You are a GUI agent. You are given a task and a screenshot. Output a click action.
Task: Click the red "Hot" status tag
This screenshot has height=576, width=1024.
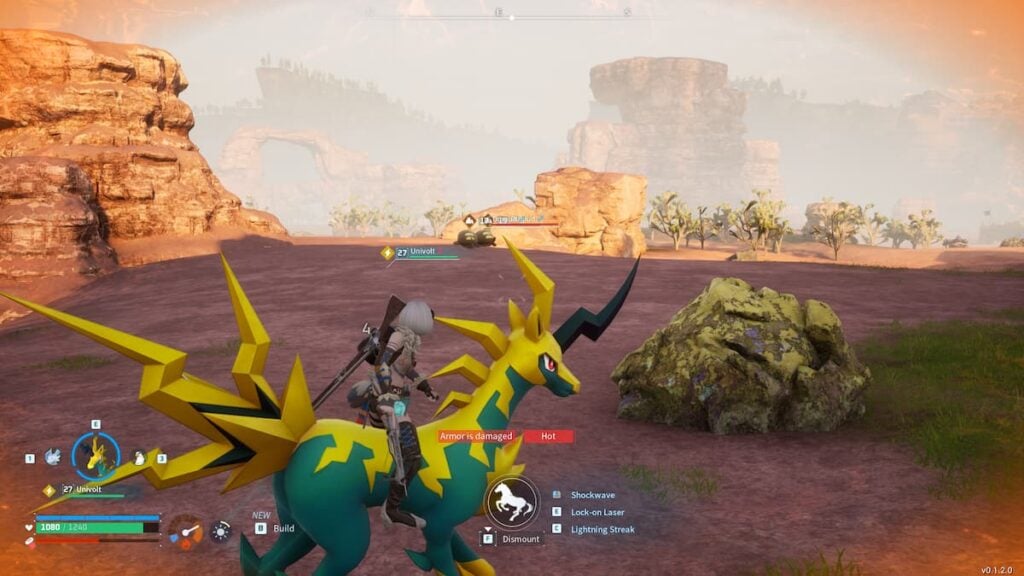[x=548, y=436]
